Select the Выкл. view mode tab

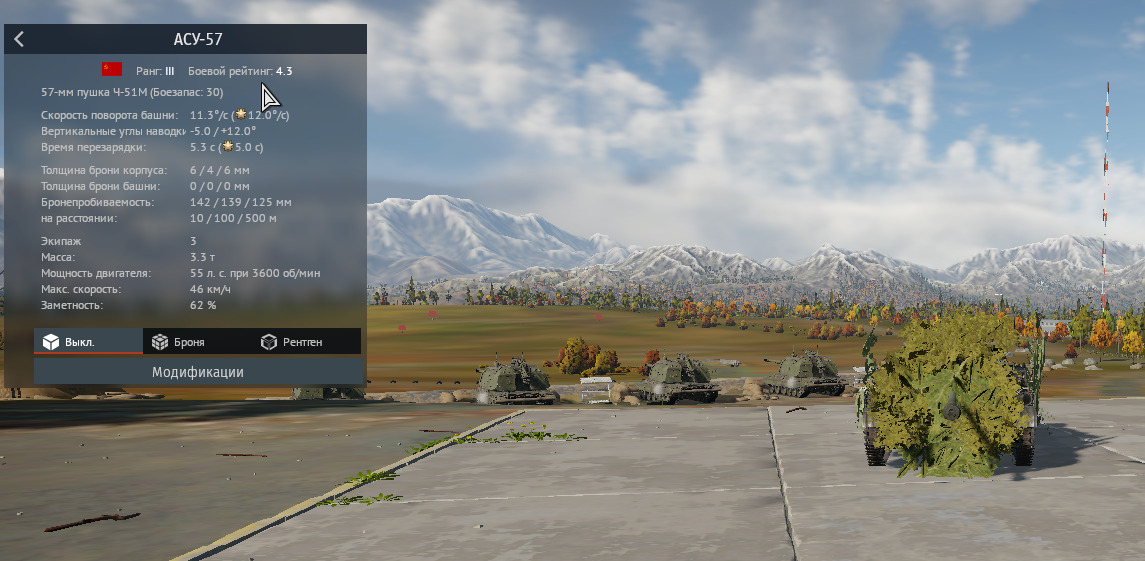tap(88, 342)
